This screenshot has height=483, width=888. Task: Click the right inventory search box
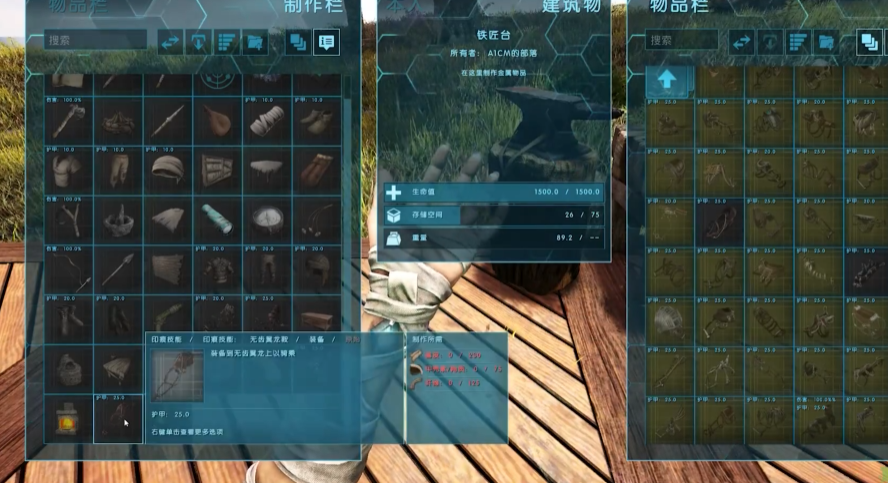(682, 41)
